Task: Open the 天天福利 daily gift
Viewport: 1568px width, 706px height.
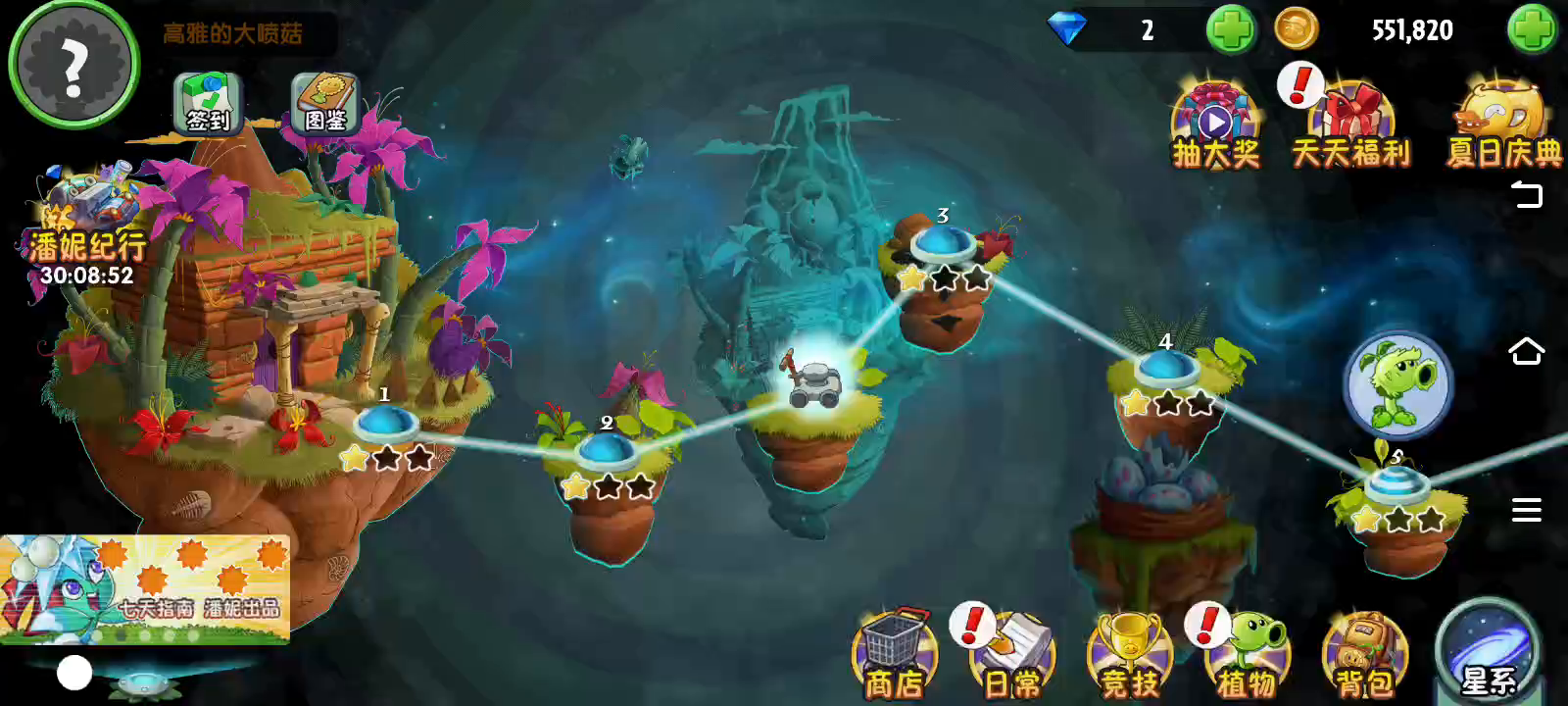Action: 1351,127
